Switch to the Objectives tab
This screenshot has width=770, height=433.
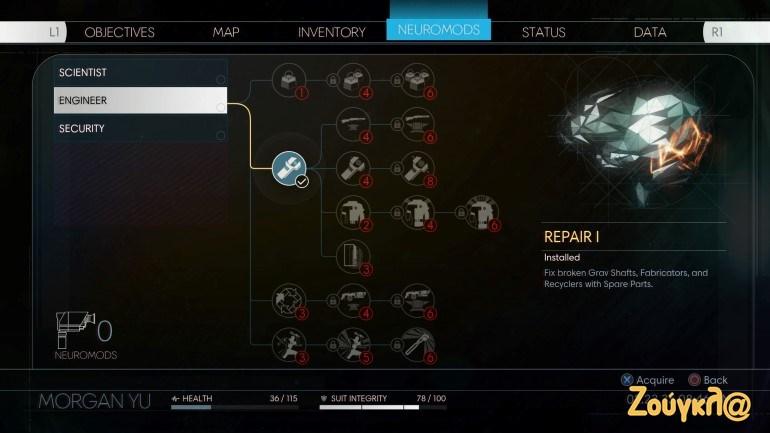pos(119,32)
